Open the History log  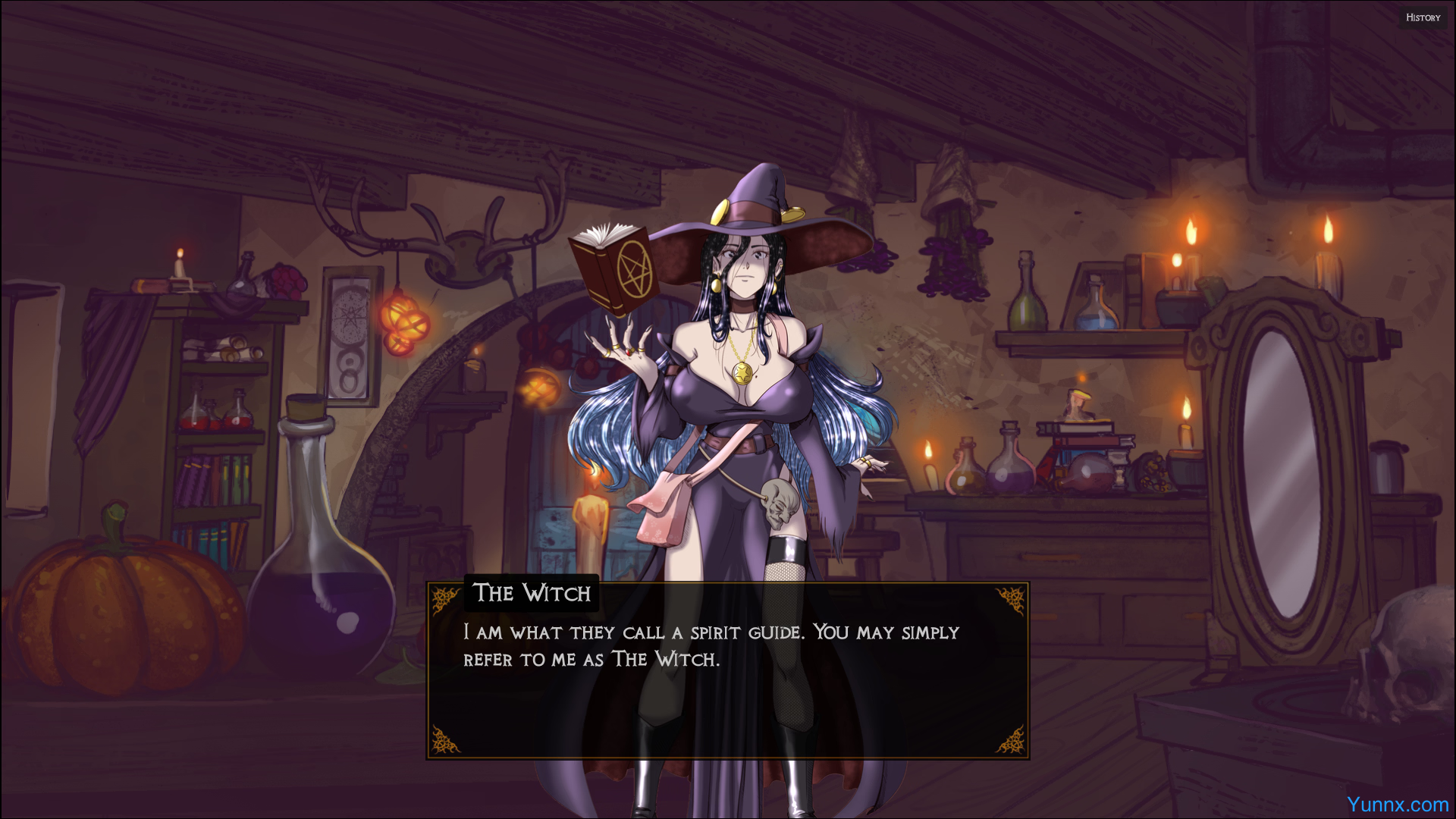(x=1423, y=17)
